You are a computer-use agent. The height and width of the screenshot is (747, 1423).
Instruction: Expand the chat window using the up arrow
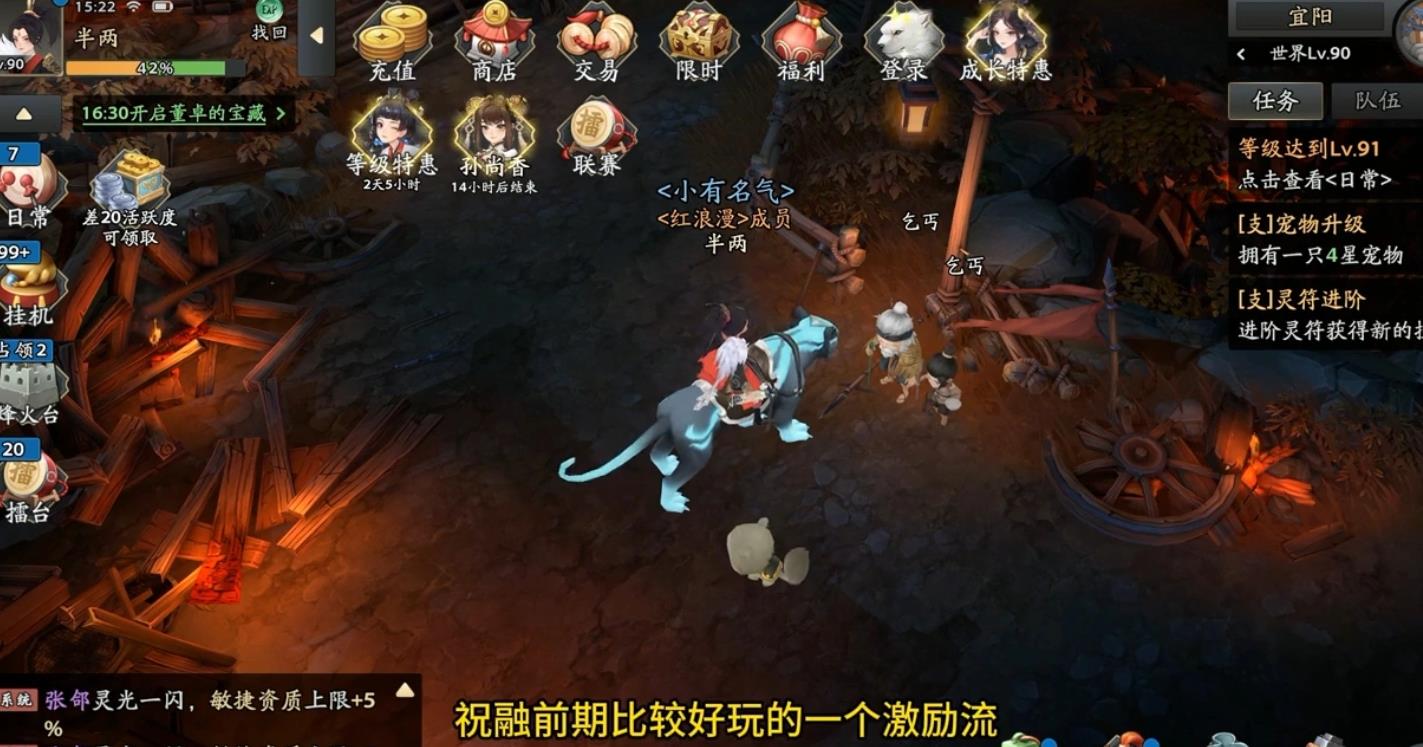pos(403,688)
